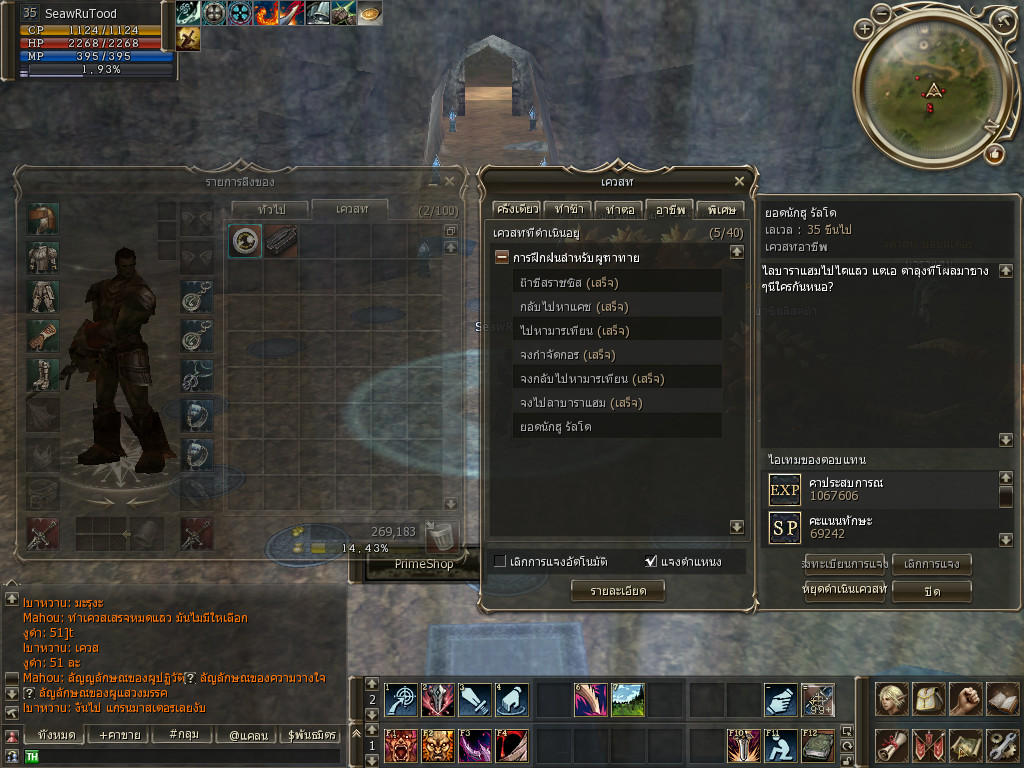Open the wrench and hammer system menu icon
The image size is (1024, 768).
1001,745
